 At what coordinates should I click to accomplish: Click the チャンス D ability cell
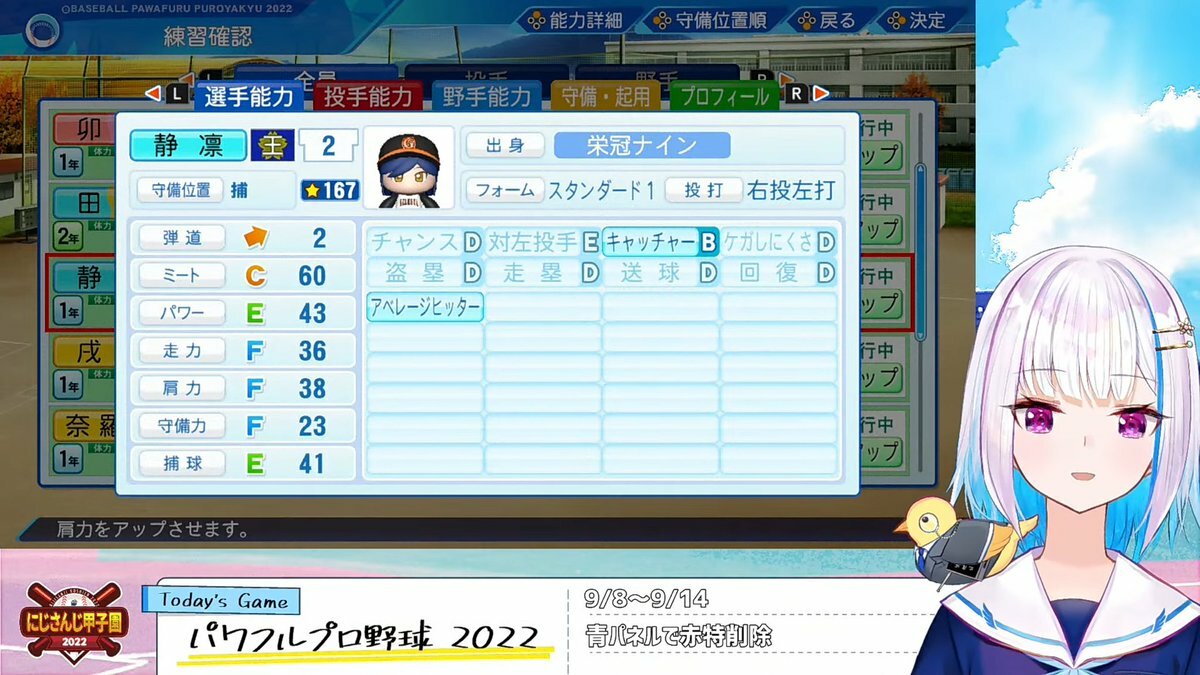[425, 242]
